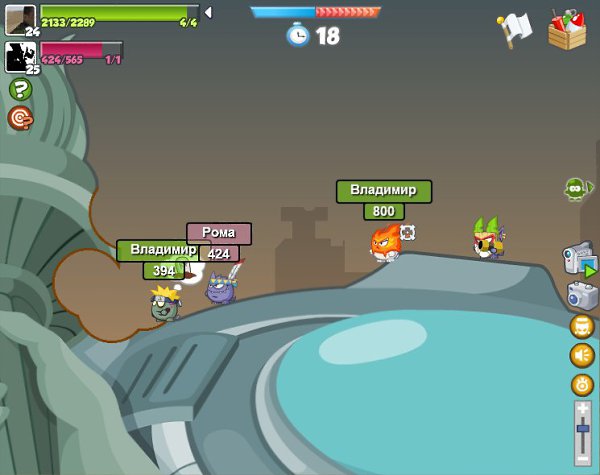This screenshot has height=475, width=600.
Task: Open the weapons crate inventory
Action: 566,31
